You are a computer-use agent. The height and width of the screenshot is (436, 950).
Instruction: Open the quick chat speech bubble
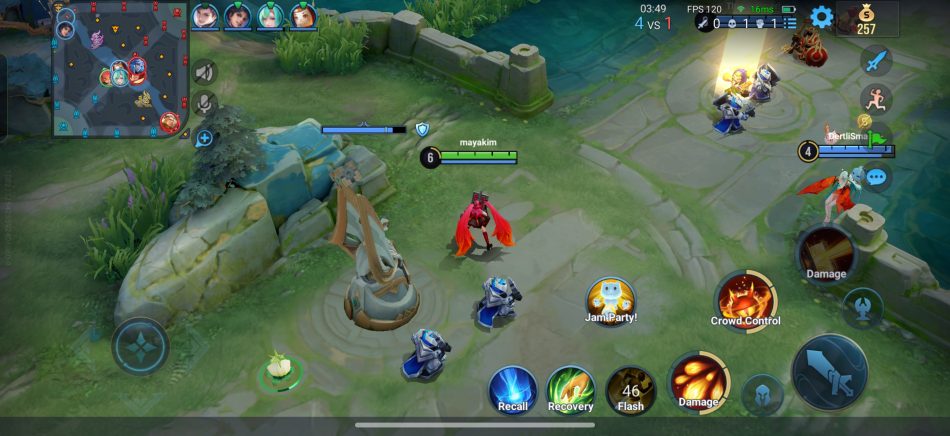click(x=877, y=178)
